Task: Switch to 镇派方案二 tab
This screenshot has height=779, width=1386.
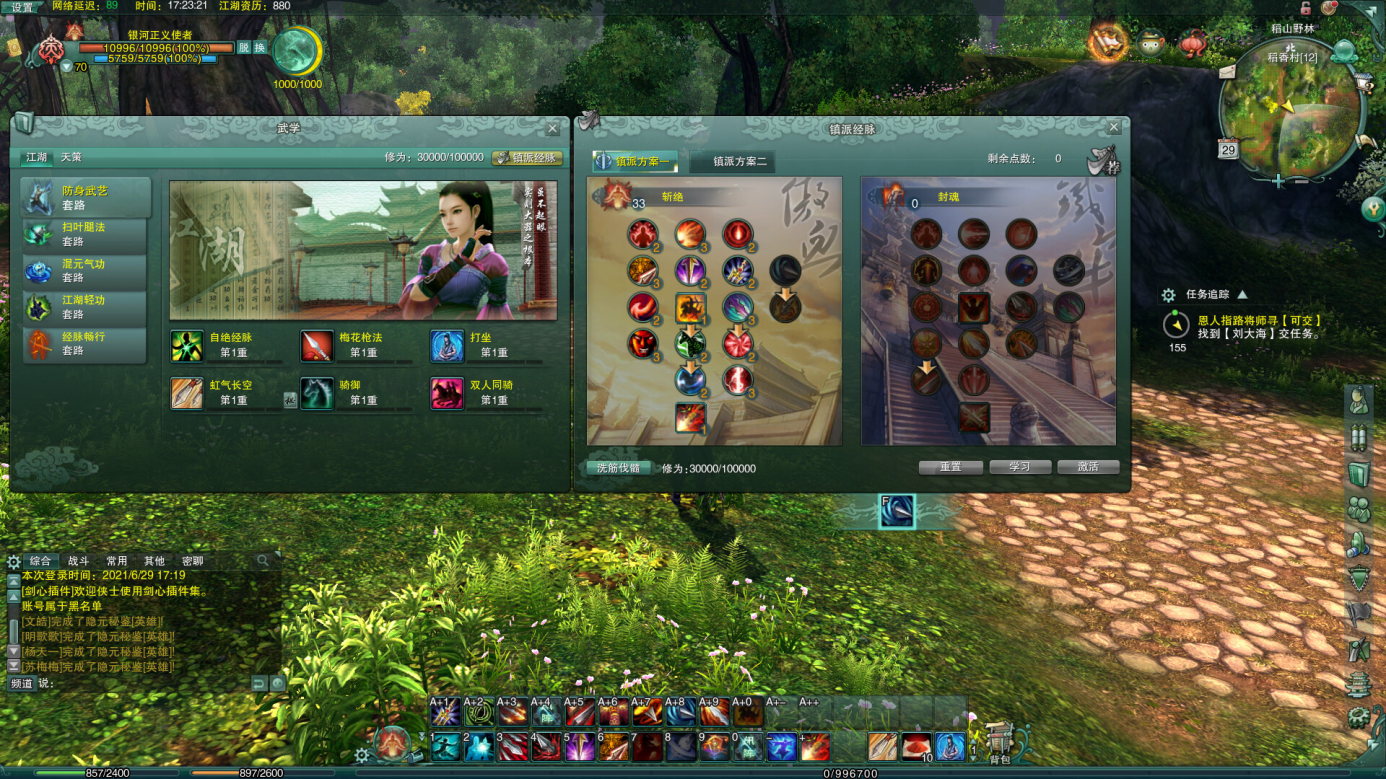Action: [740, 161]
